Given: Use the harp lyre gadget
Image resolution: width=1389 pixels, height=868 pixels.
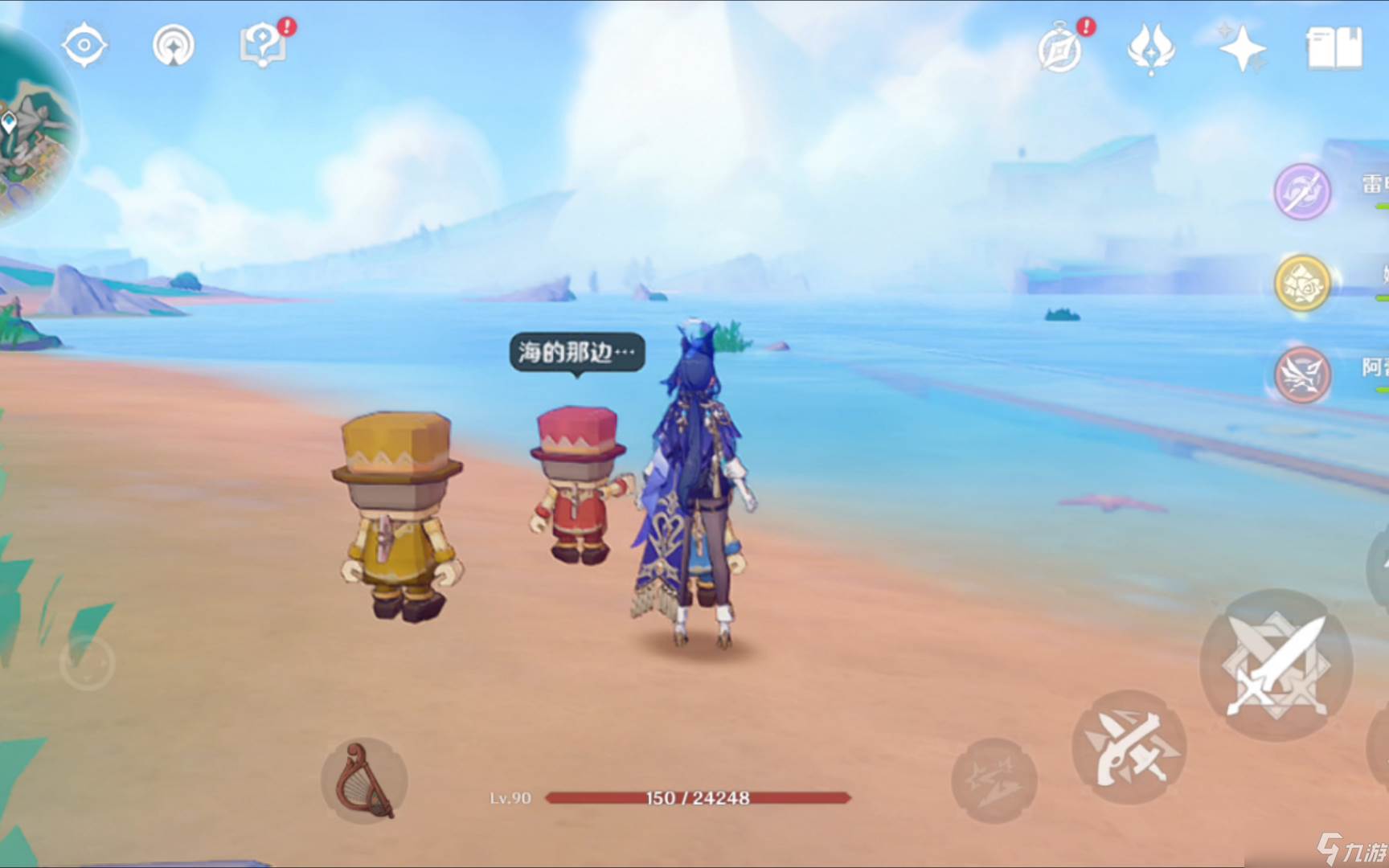Looking at the screenshot, I should point(364,780).
